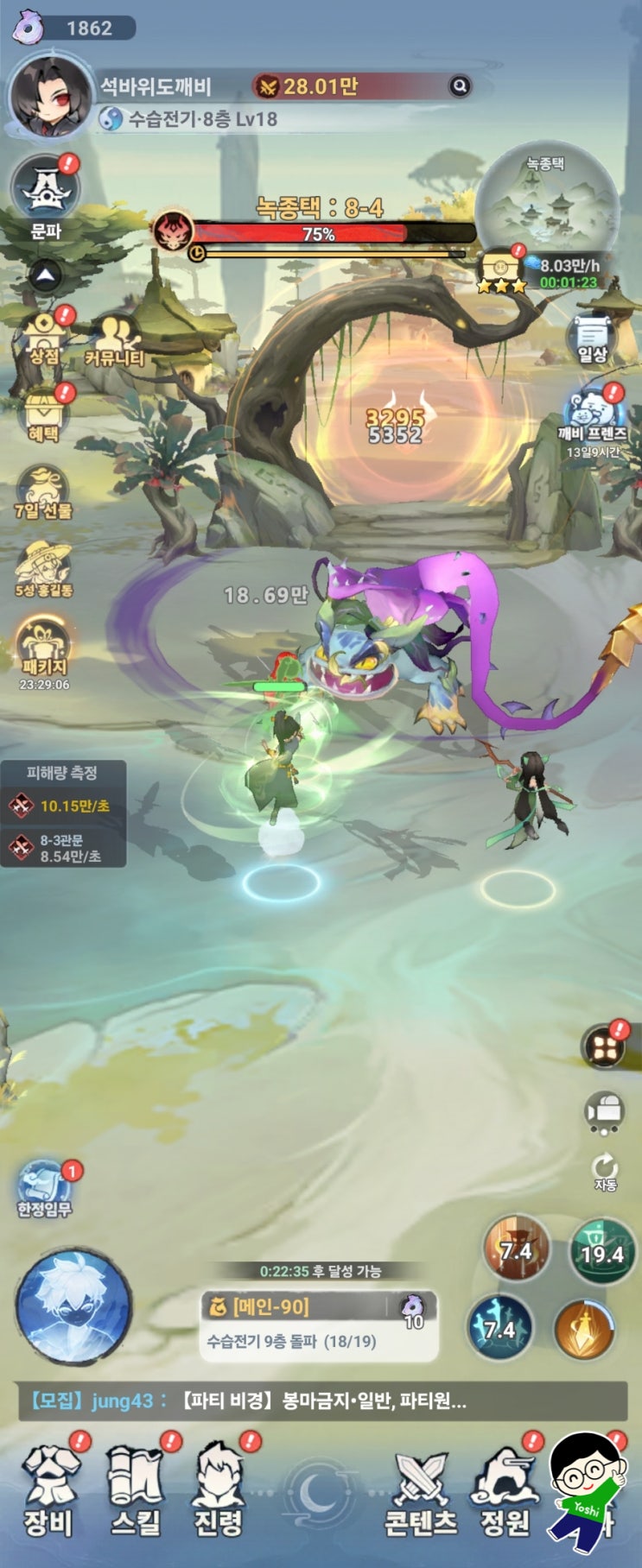Open the 정원 garden menu
This screenshot has height=1568, width=642.
click(505, 1491)
